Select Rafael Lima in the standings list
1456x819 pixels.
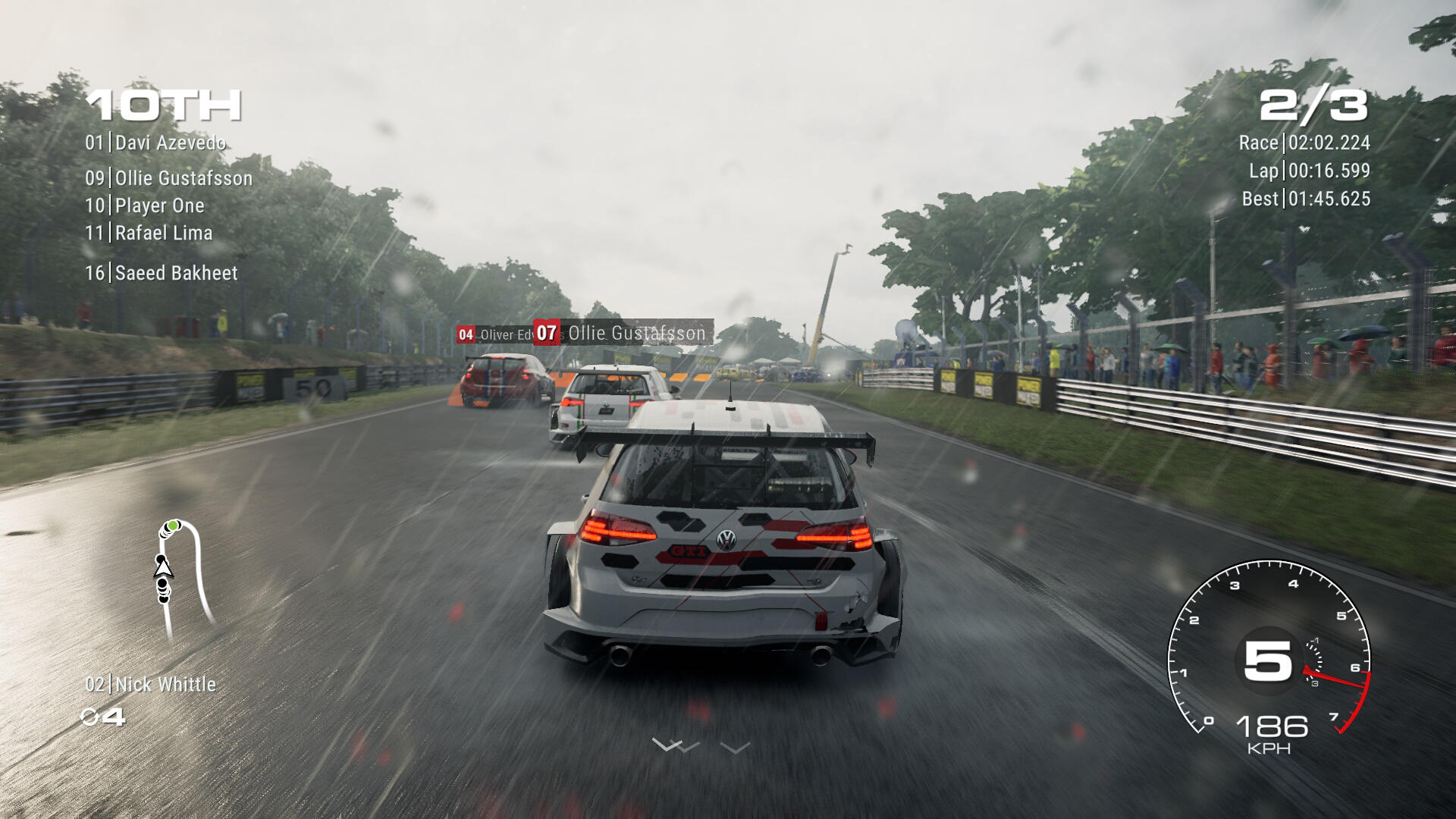[149, 233]
